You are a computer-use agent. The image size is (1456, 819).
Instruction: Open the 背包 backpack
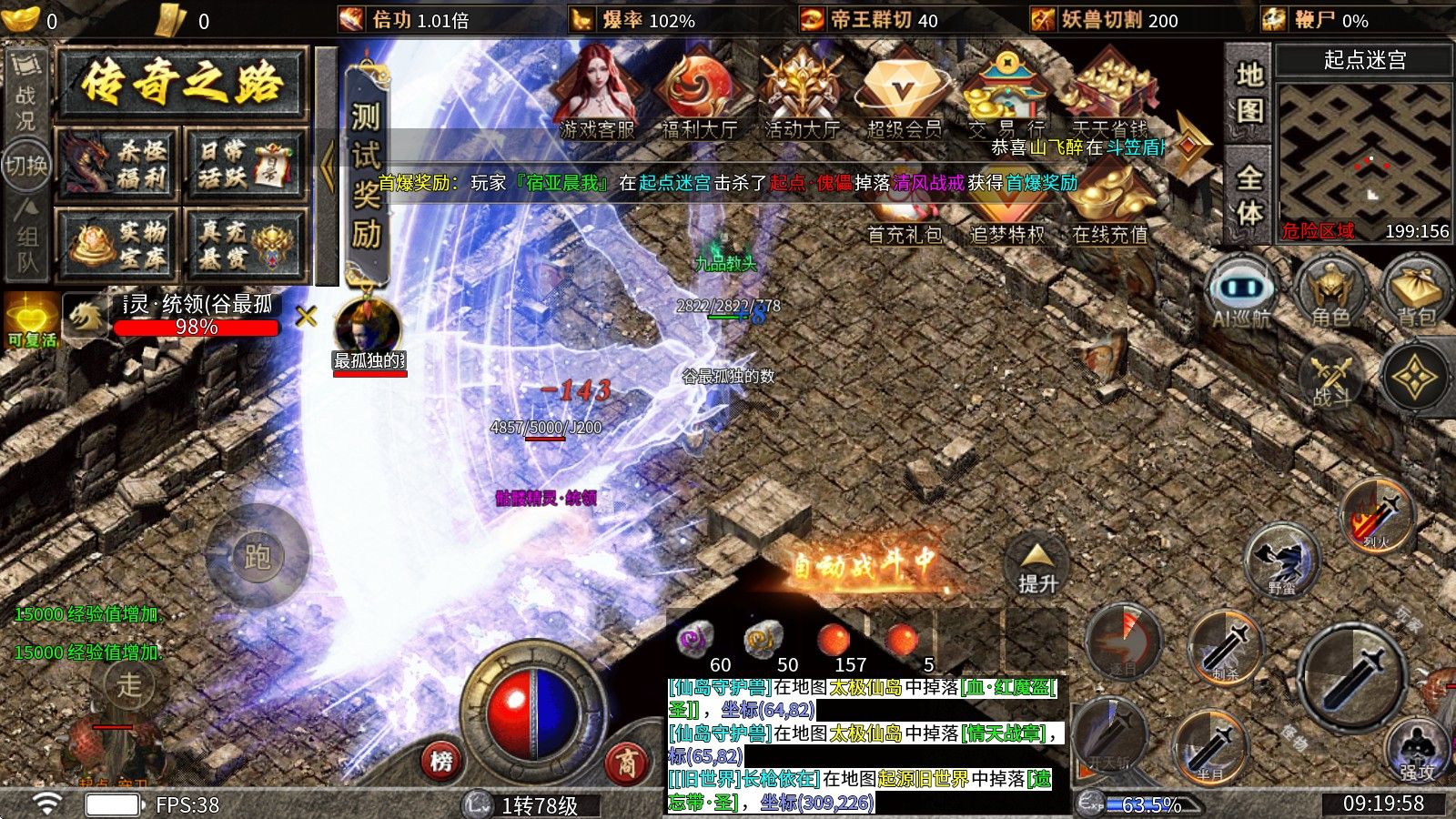point(1416,291)
